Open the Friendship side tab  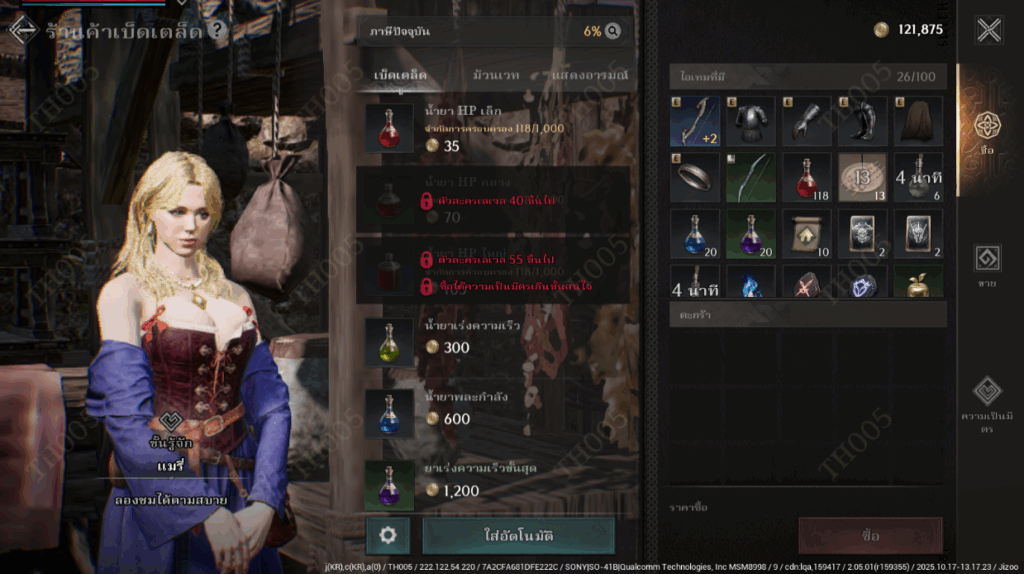[987, 400]
